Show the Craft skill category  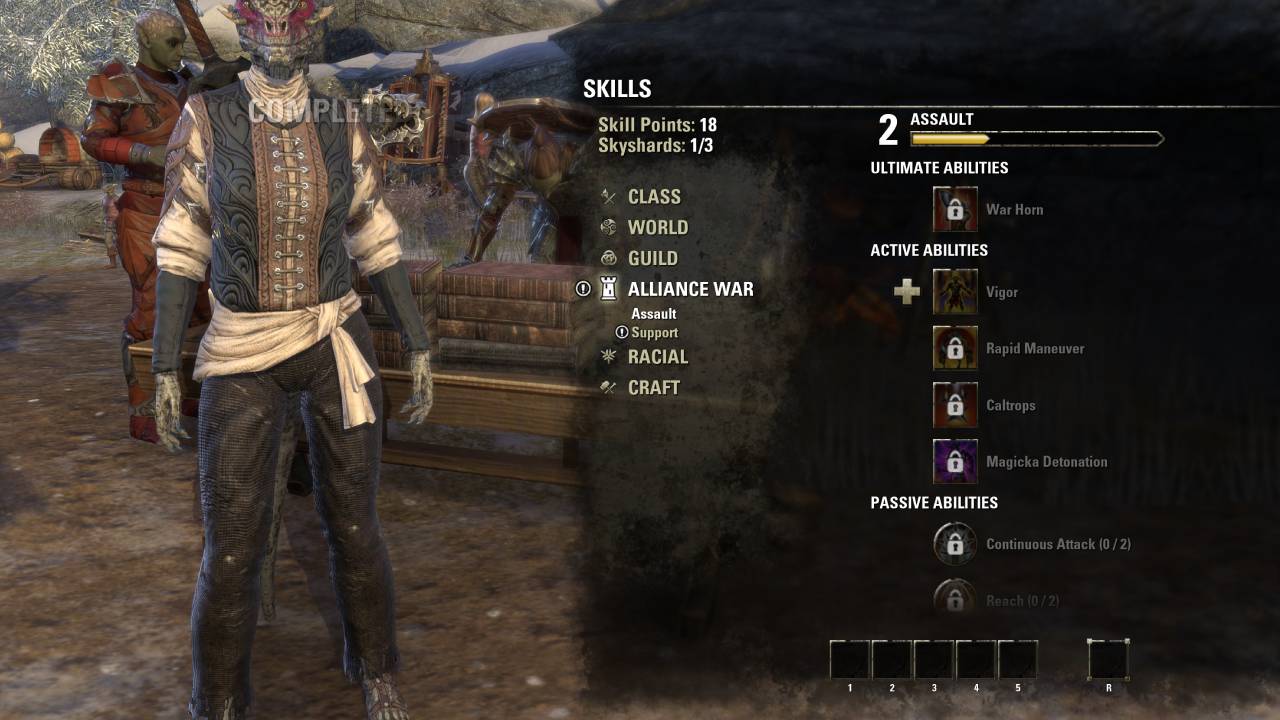(x=653, y=388)
